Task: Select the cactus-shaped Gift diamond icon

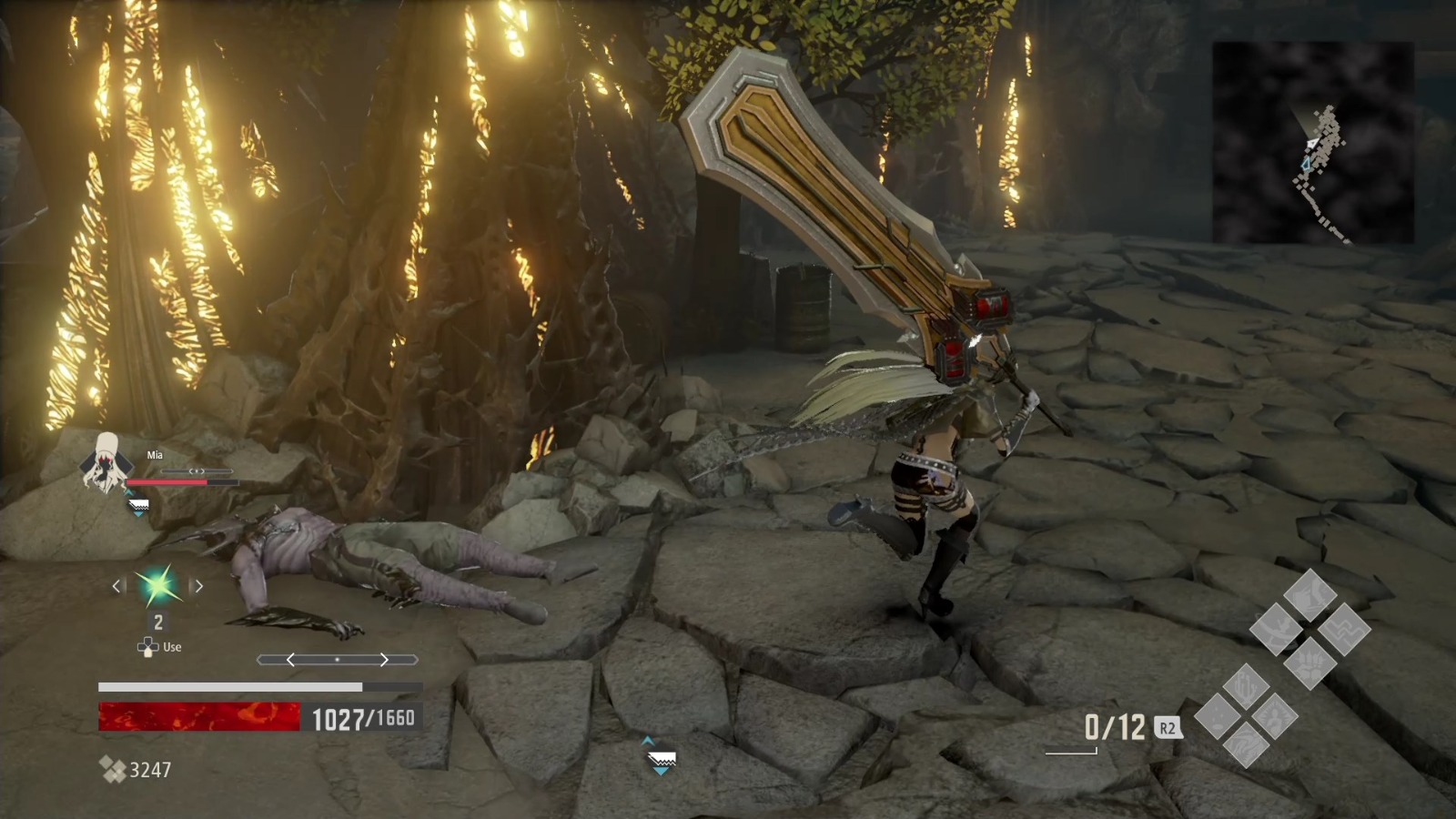Action: click(1244, 688)
